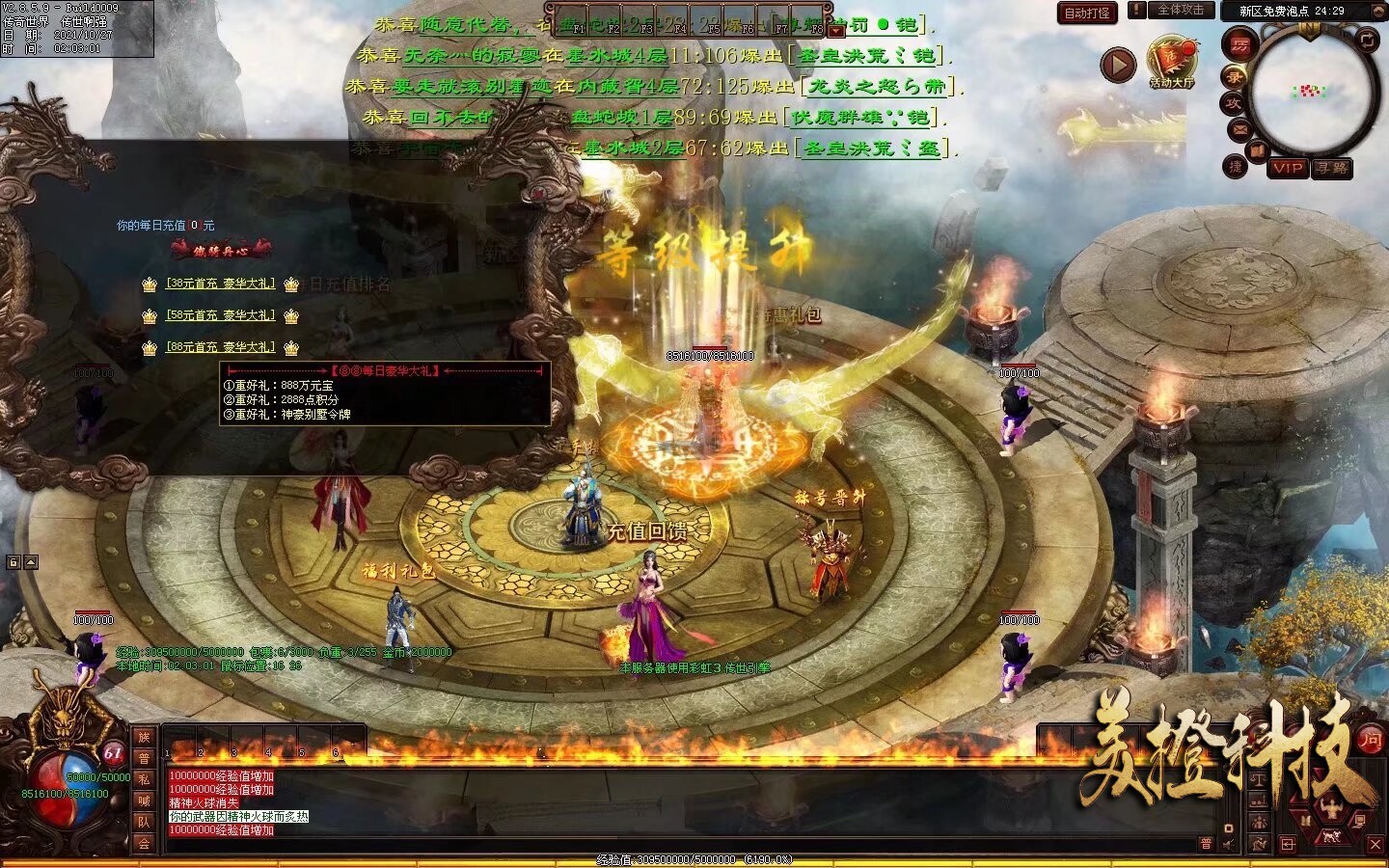This screenshot has height=868, width=1389.
Task: Switch chat channel to 私 private
Action: point(144,779)
